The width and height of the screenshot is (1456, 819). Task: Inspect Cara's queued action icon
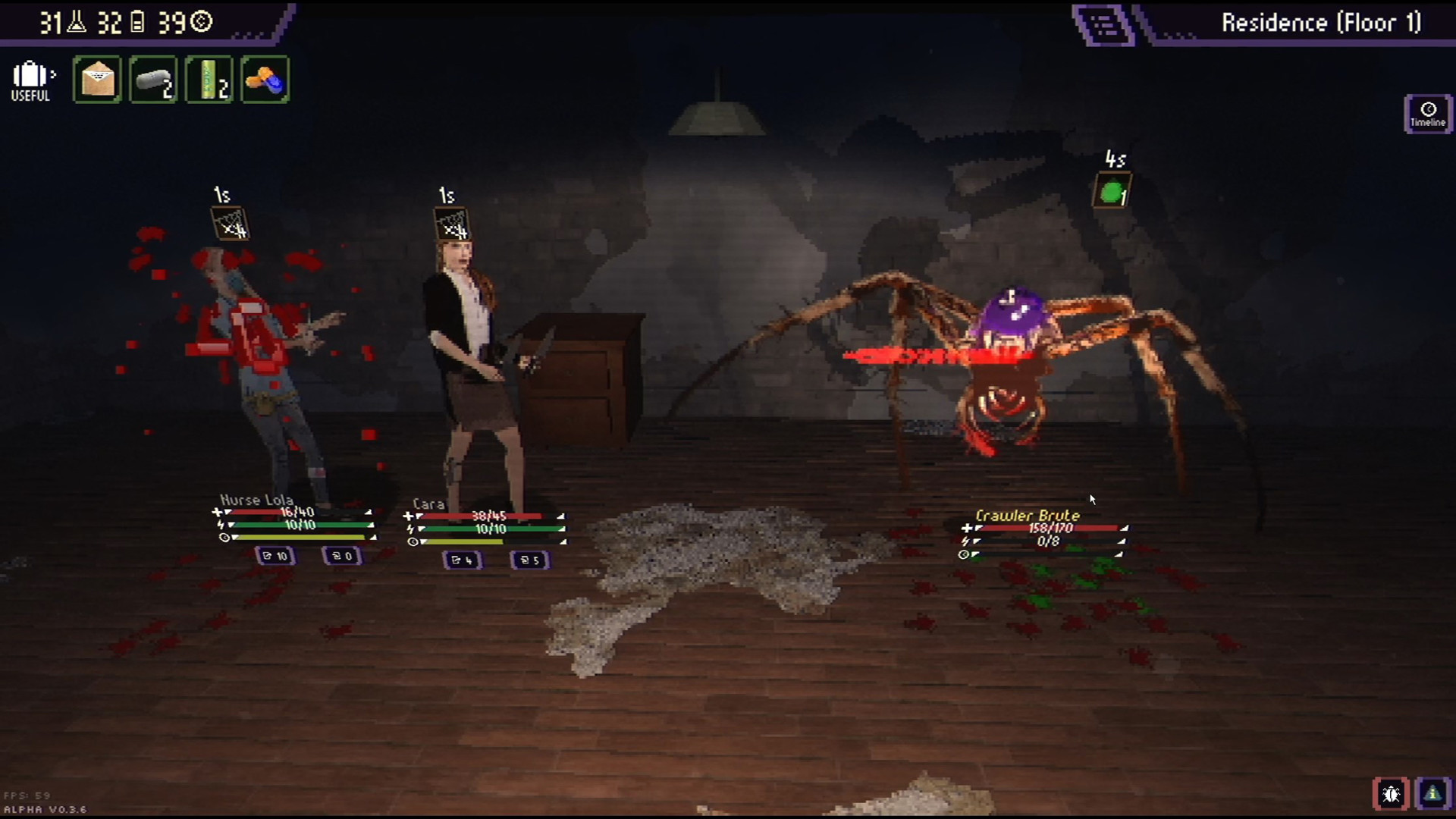[x=453, y=225]
